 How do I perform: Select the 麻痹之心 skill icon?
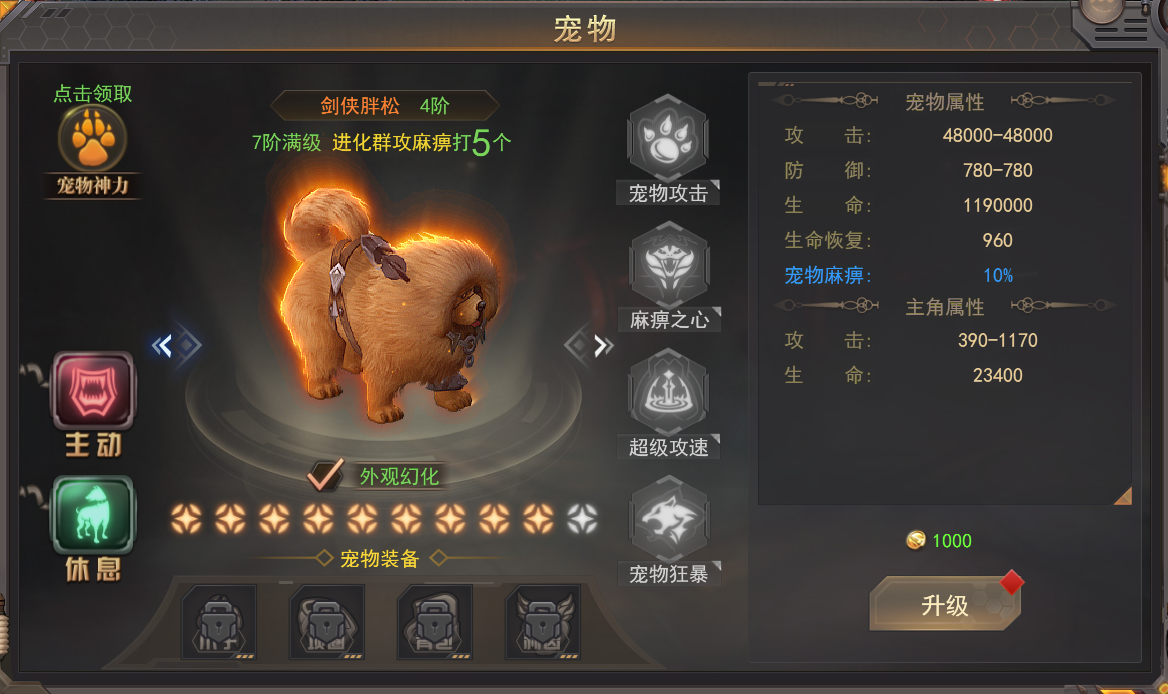[667, 266]
